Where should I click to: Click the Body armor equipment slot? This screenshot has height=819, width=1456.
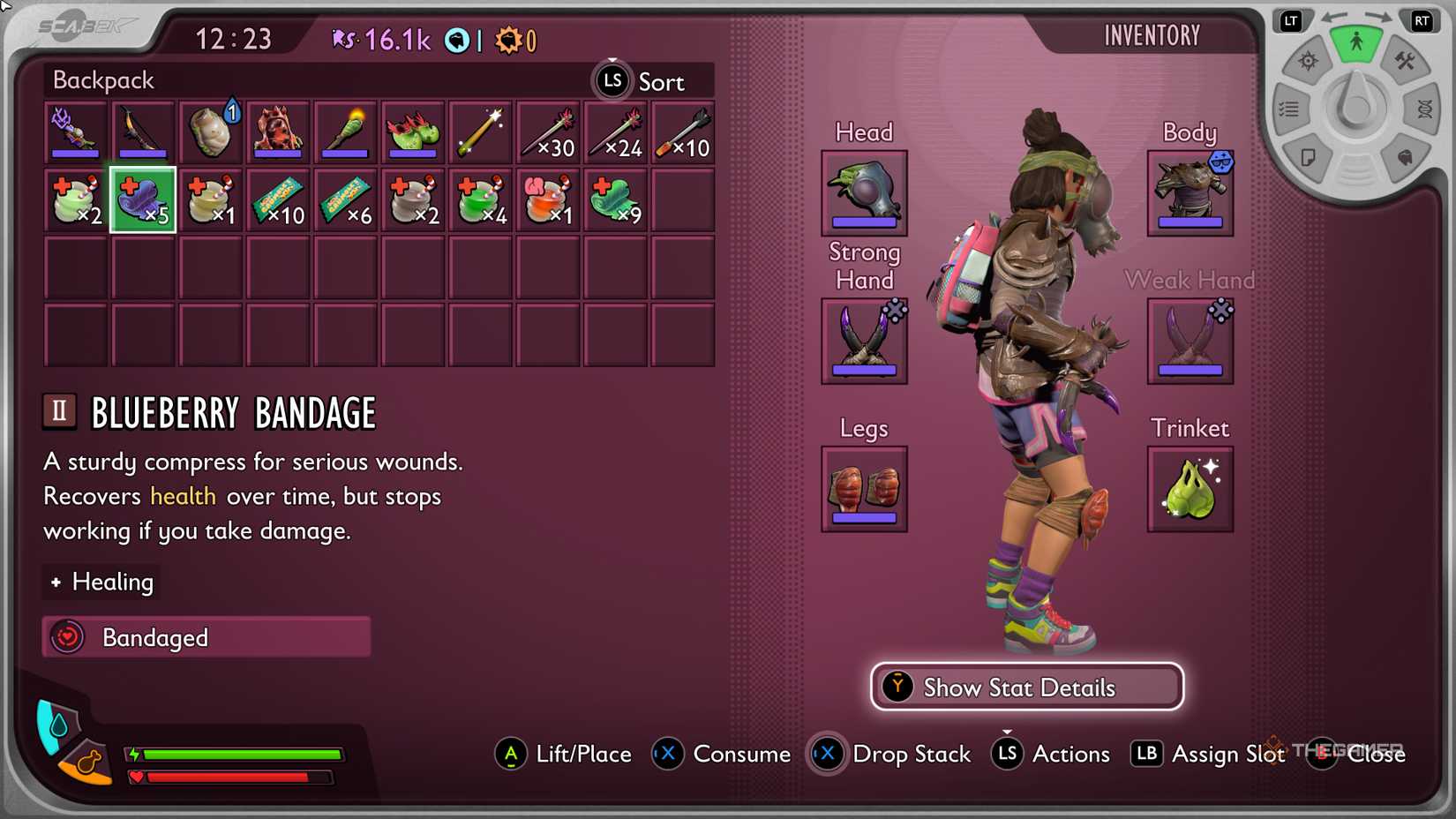[x=1190, y=193]
